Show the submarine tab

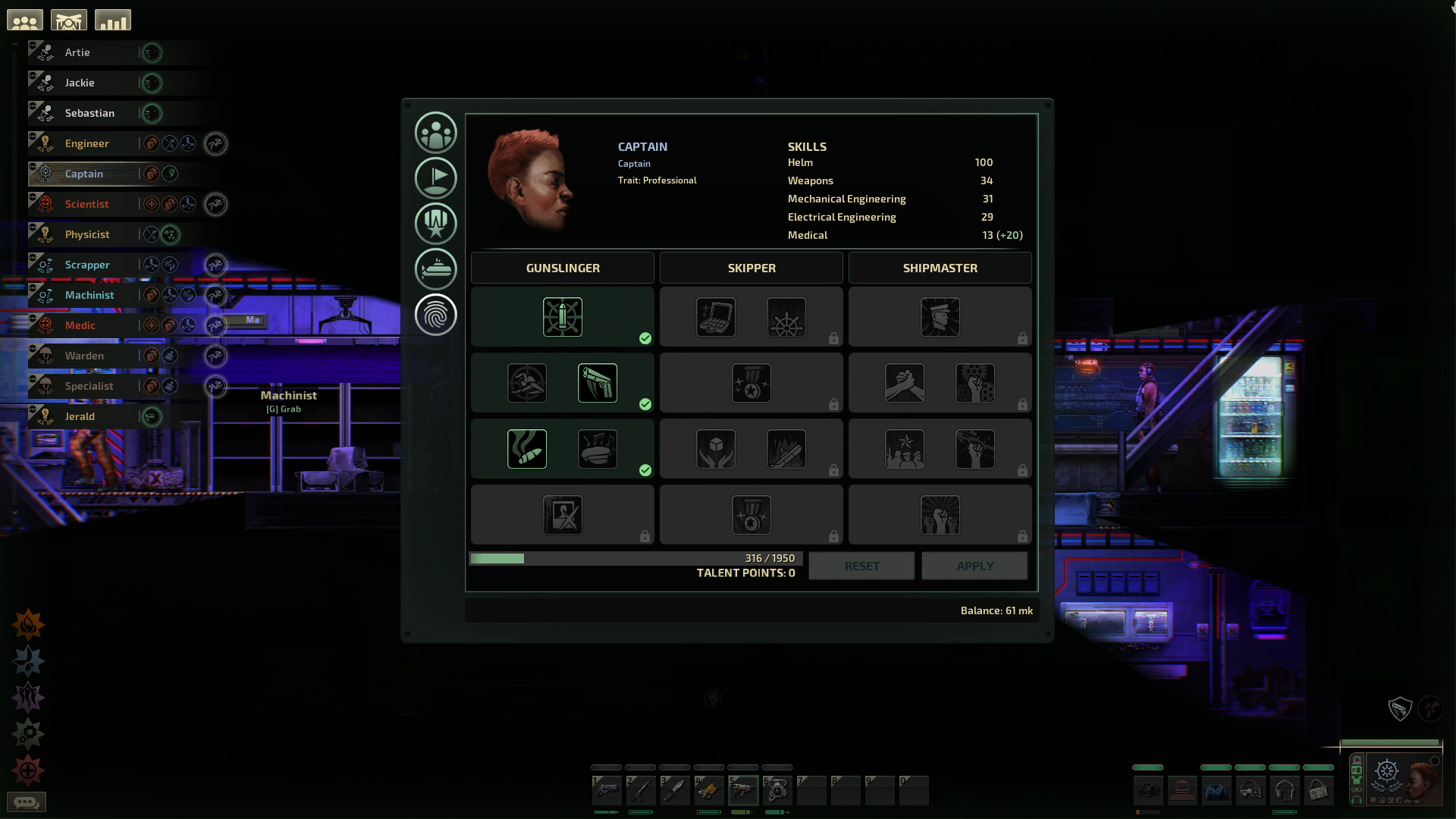click(436, 269)
